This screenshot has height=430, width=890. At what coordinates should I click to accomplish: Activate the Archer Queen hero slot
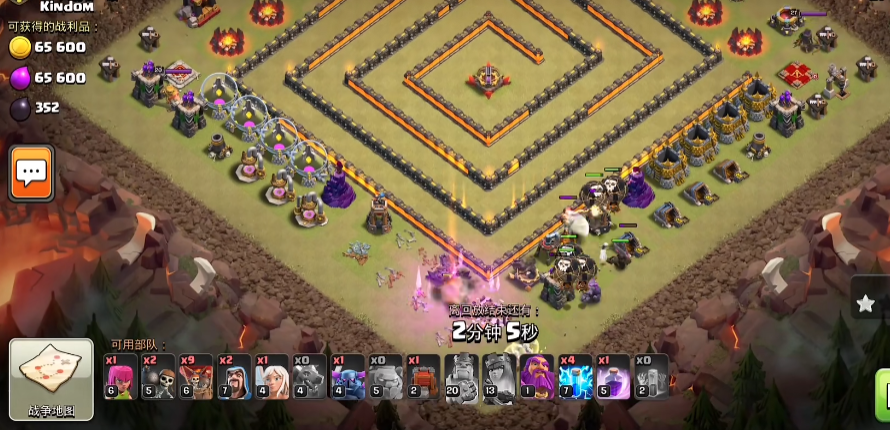coord(499,377)
